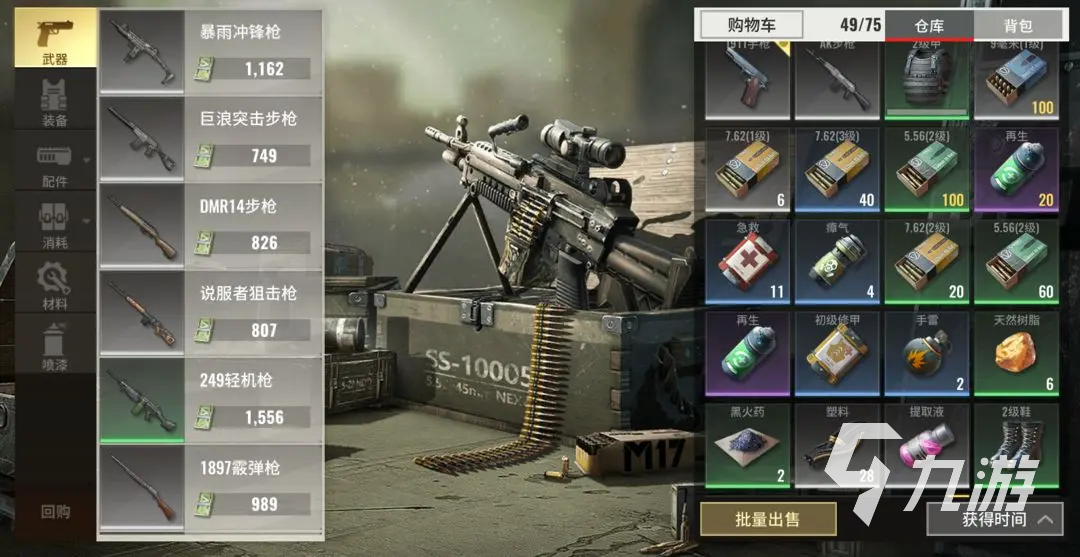Choose the 巨浪突击步枪 listing

210,138
